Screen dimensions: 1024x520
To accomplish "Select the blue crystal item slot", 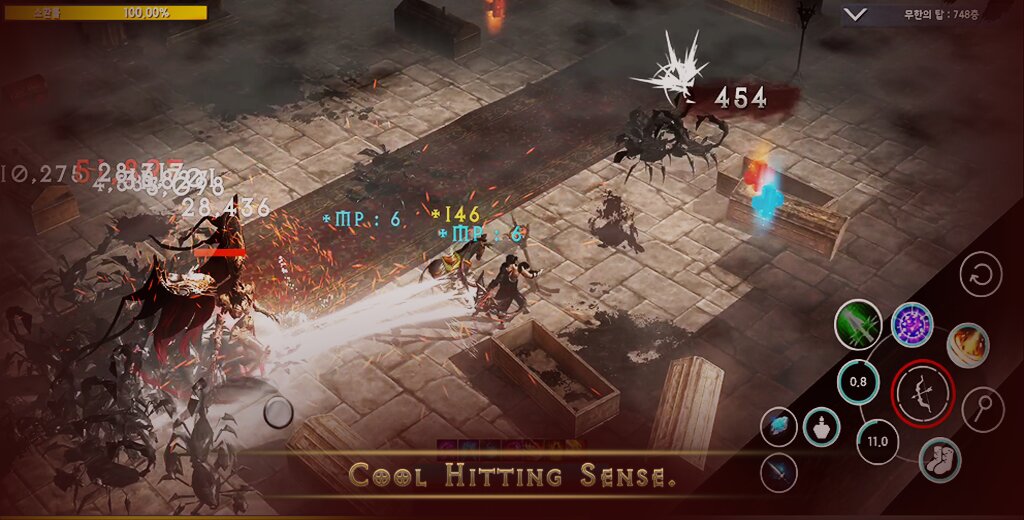I will click(x=778, y=427).
